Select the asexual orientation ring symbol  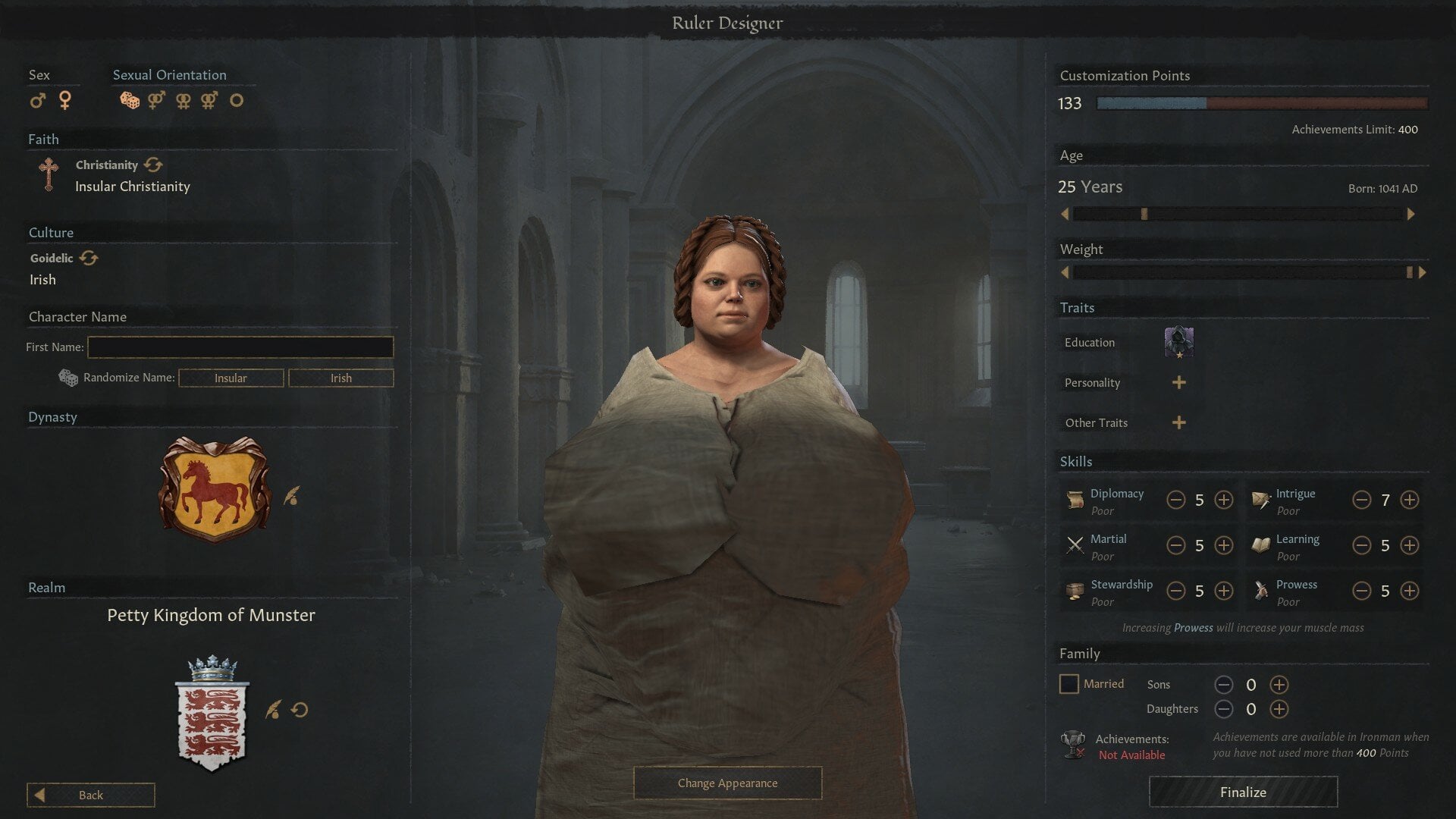coord(237,100)
